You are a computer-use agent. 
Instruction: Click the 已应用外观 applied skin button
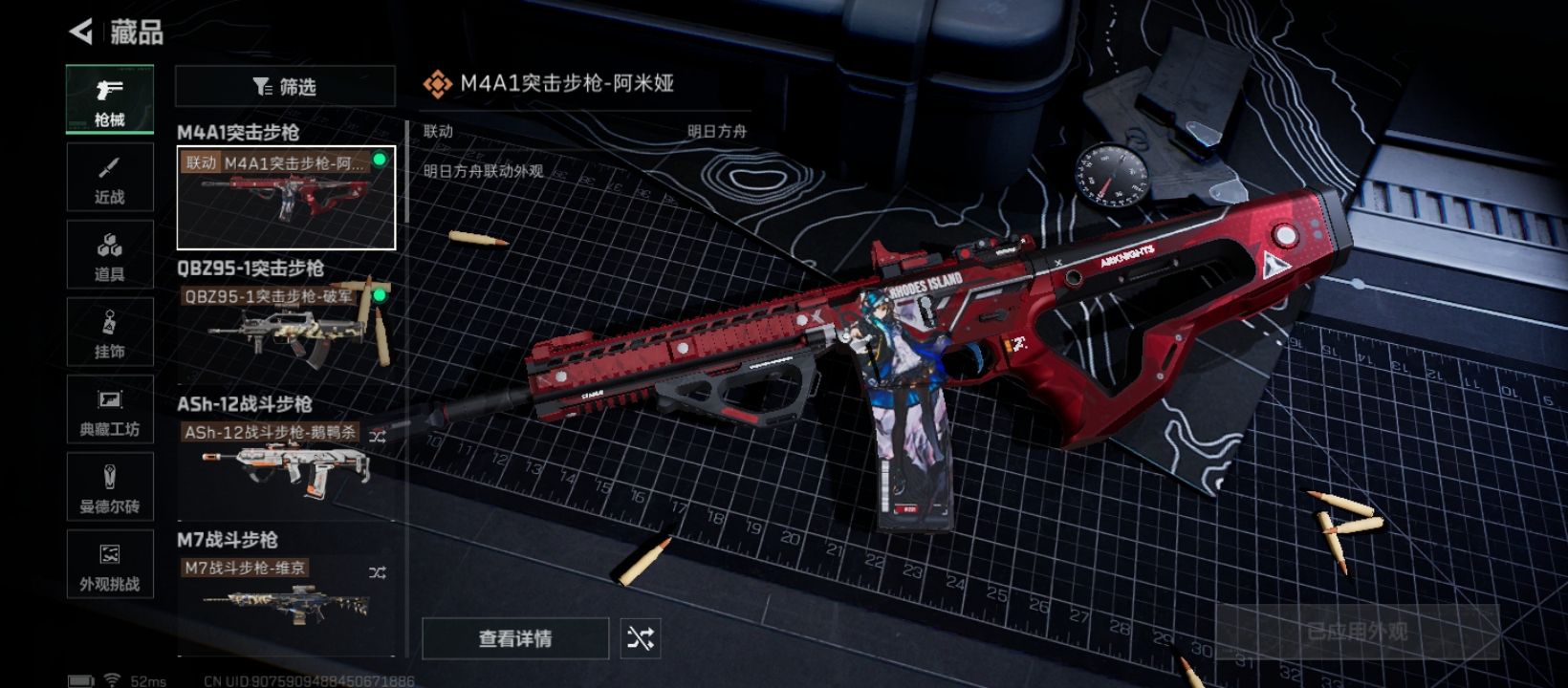pos(1357,632)
